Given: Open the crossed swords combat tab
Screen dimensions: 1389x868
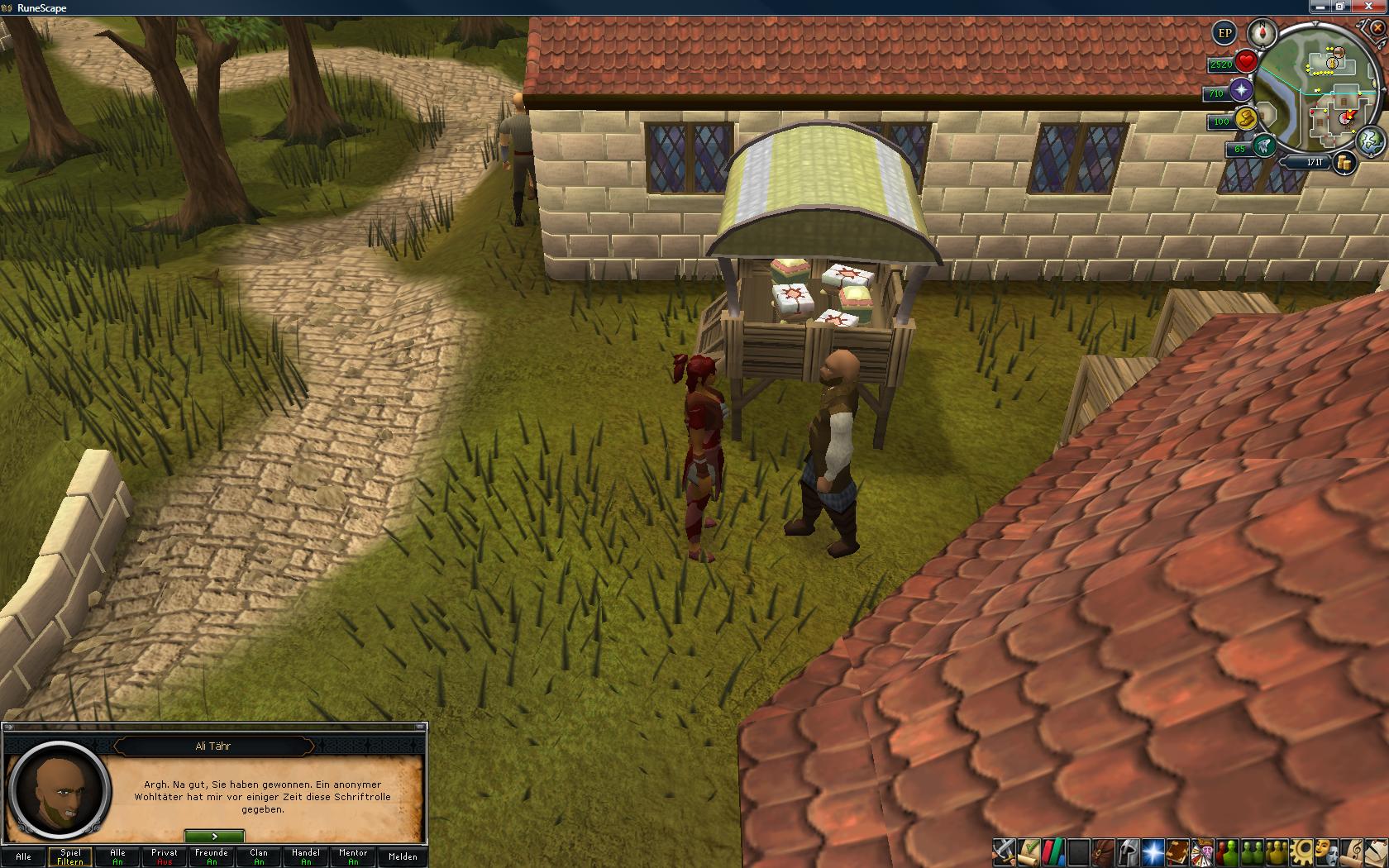Looking at the screenshot, I should [x=1004, y=851].
